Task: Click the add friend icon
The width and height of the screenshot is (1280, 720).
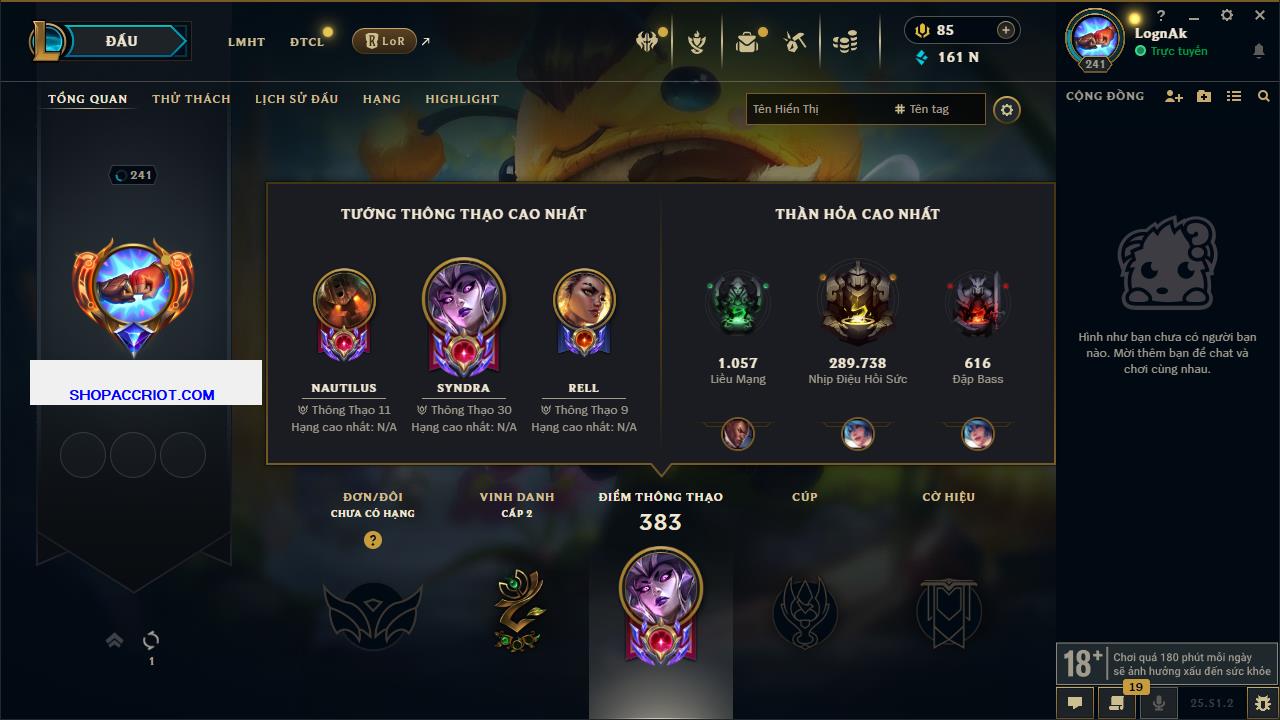Action: point(1174,96)
